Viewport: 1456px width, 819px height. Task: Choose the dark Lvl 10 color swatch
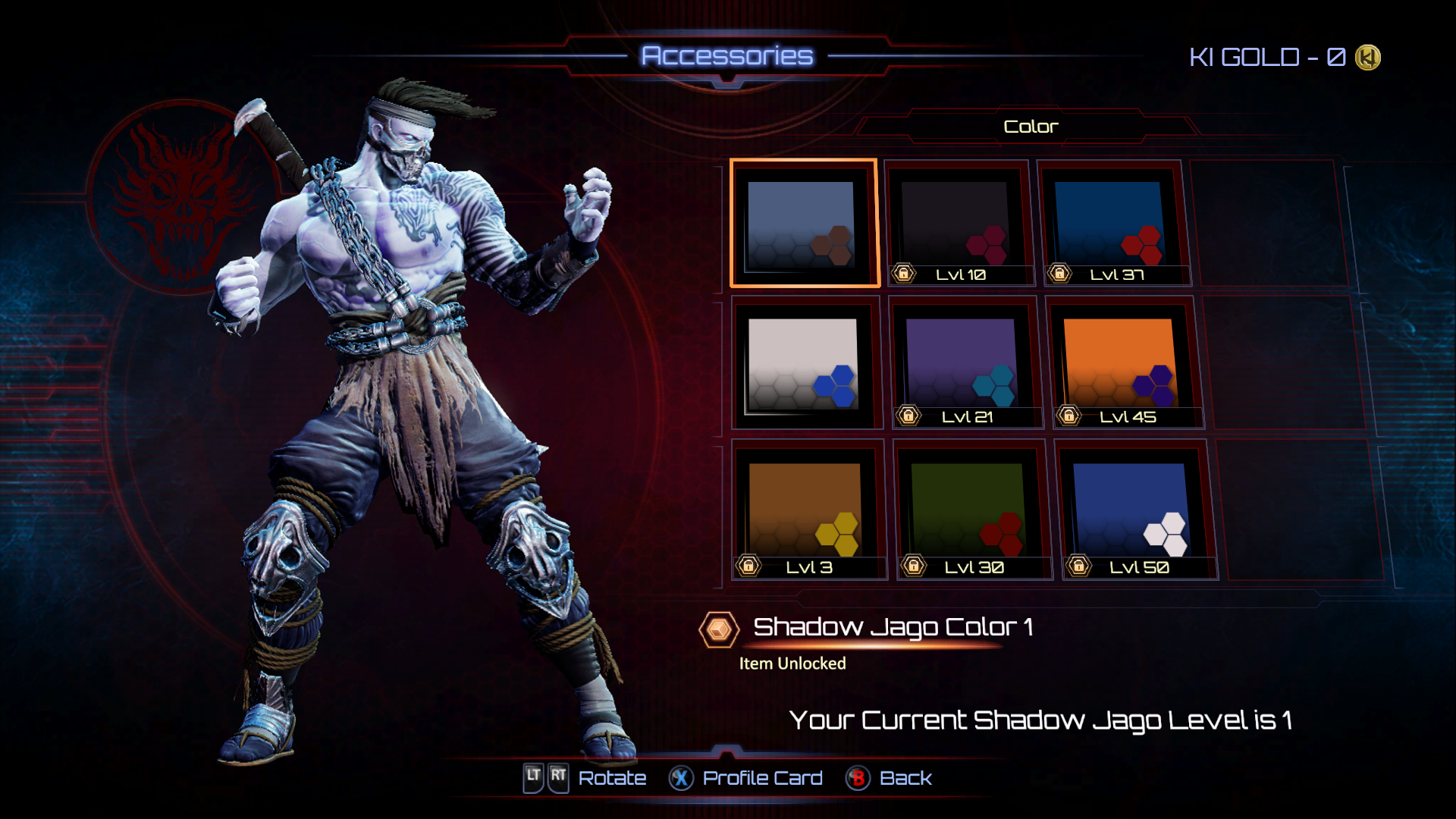(x=958, y=224)
